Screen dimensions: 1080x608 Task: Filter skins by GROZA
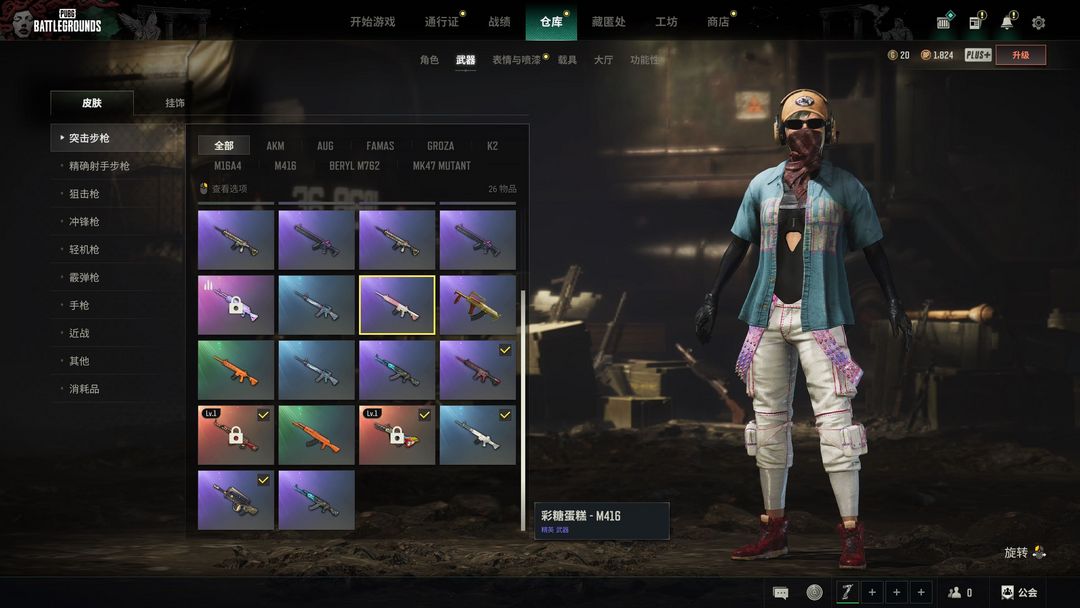pyautogui.click(x=441, y=146)
